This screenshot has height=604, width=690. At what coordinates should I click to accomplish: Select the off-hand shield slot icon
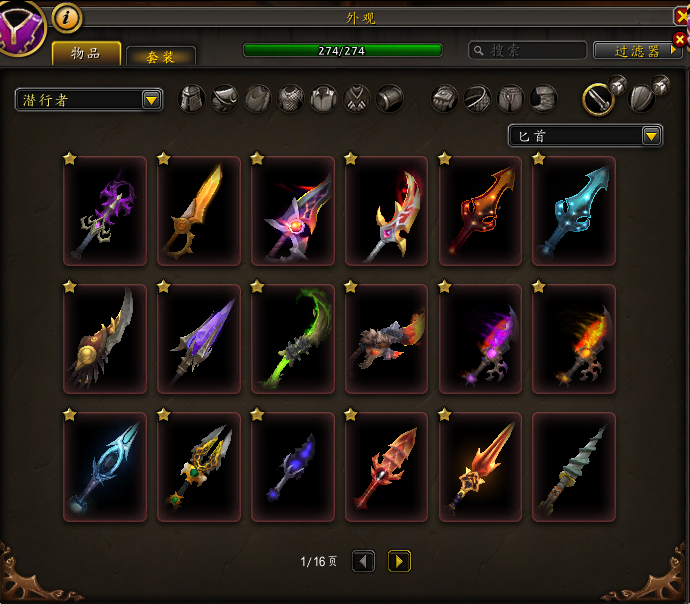[642, 97]
